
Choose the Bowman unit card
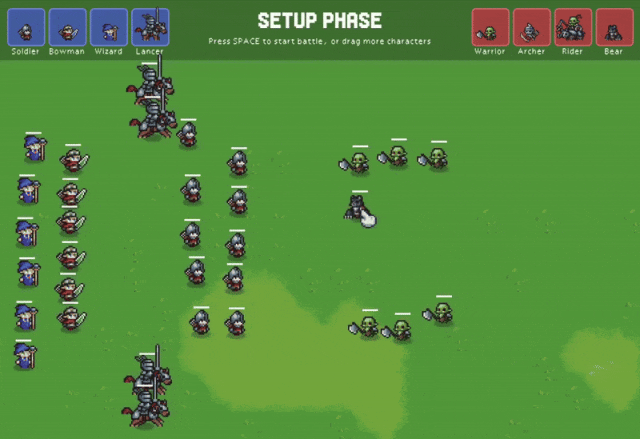tap(68, 27)
